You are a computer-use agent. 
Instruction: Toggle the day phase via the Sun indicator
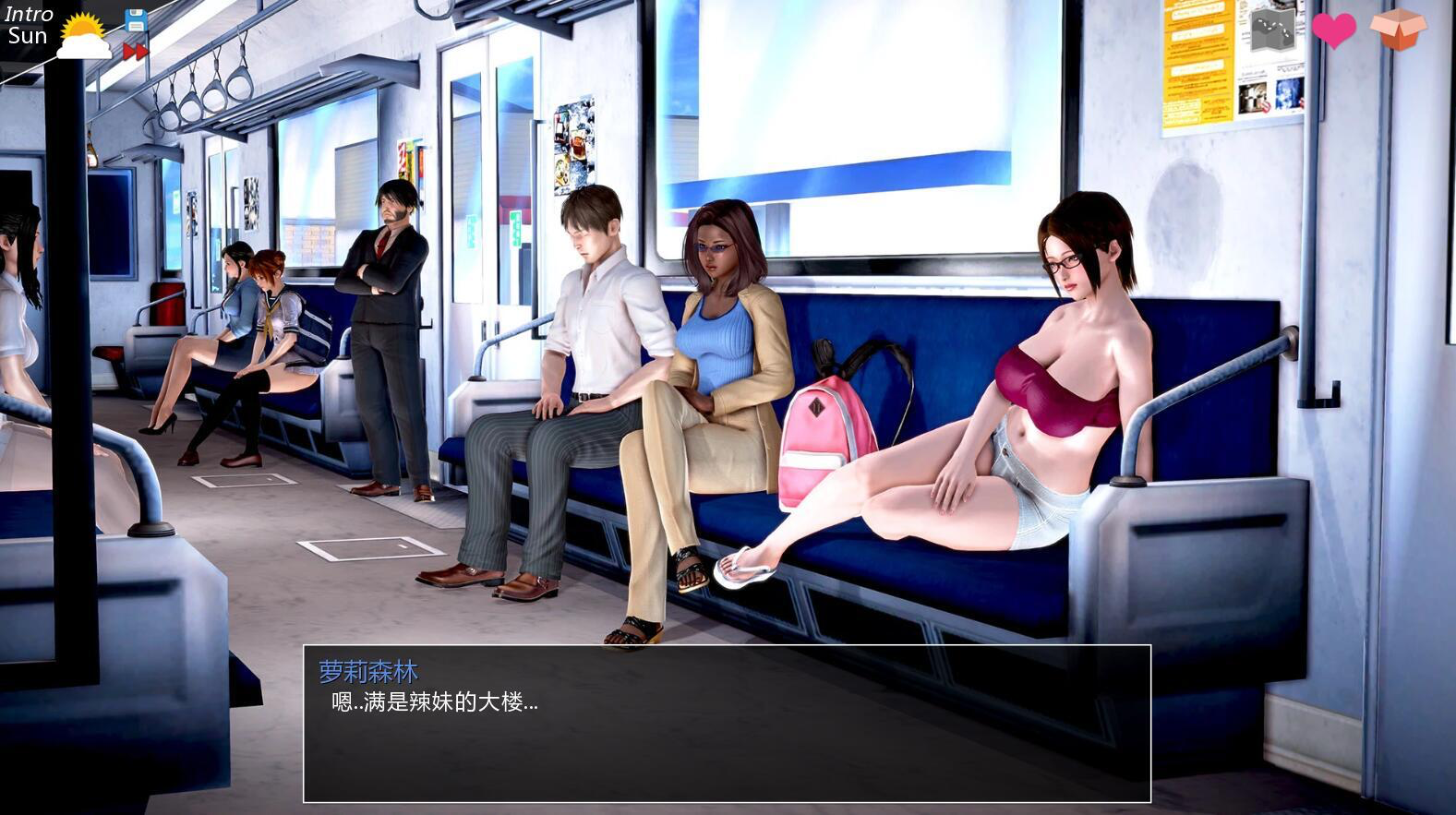(x=26, y=37)
